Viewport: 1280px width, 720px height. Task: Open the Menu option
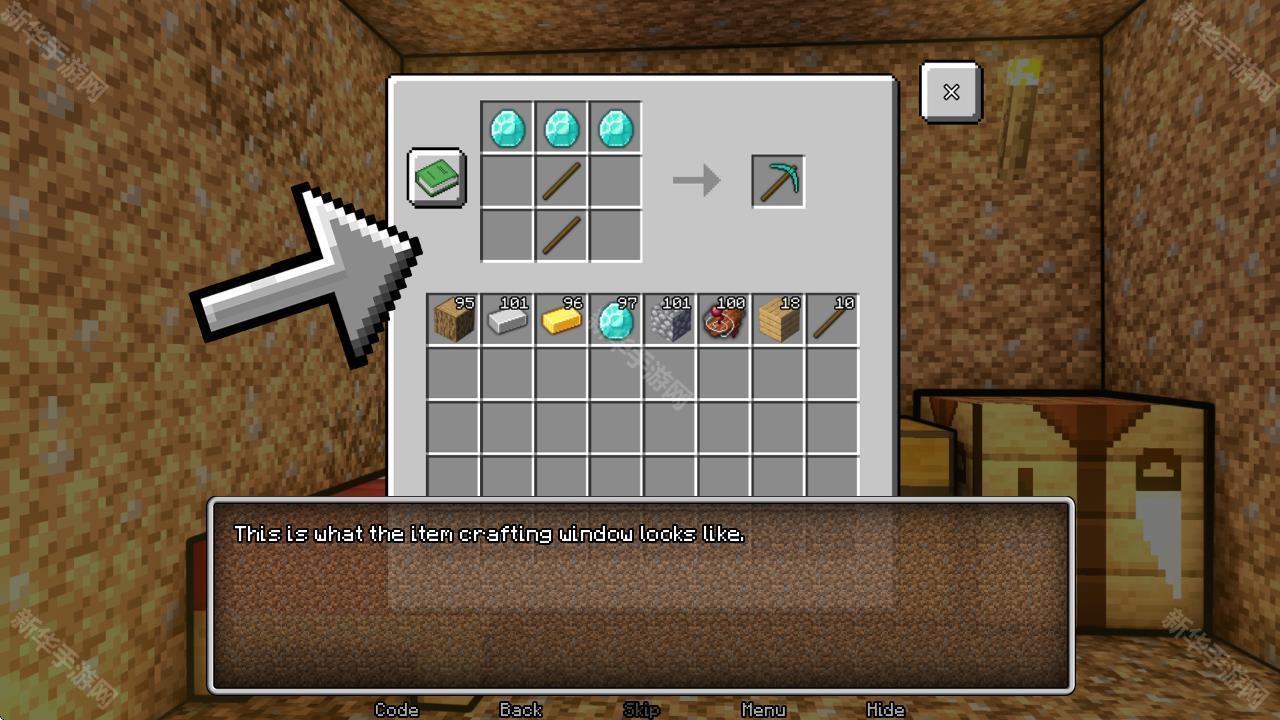763,710
